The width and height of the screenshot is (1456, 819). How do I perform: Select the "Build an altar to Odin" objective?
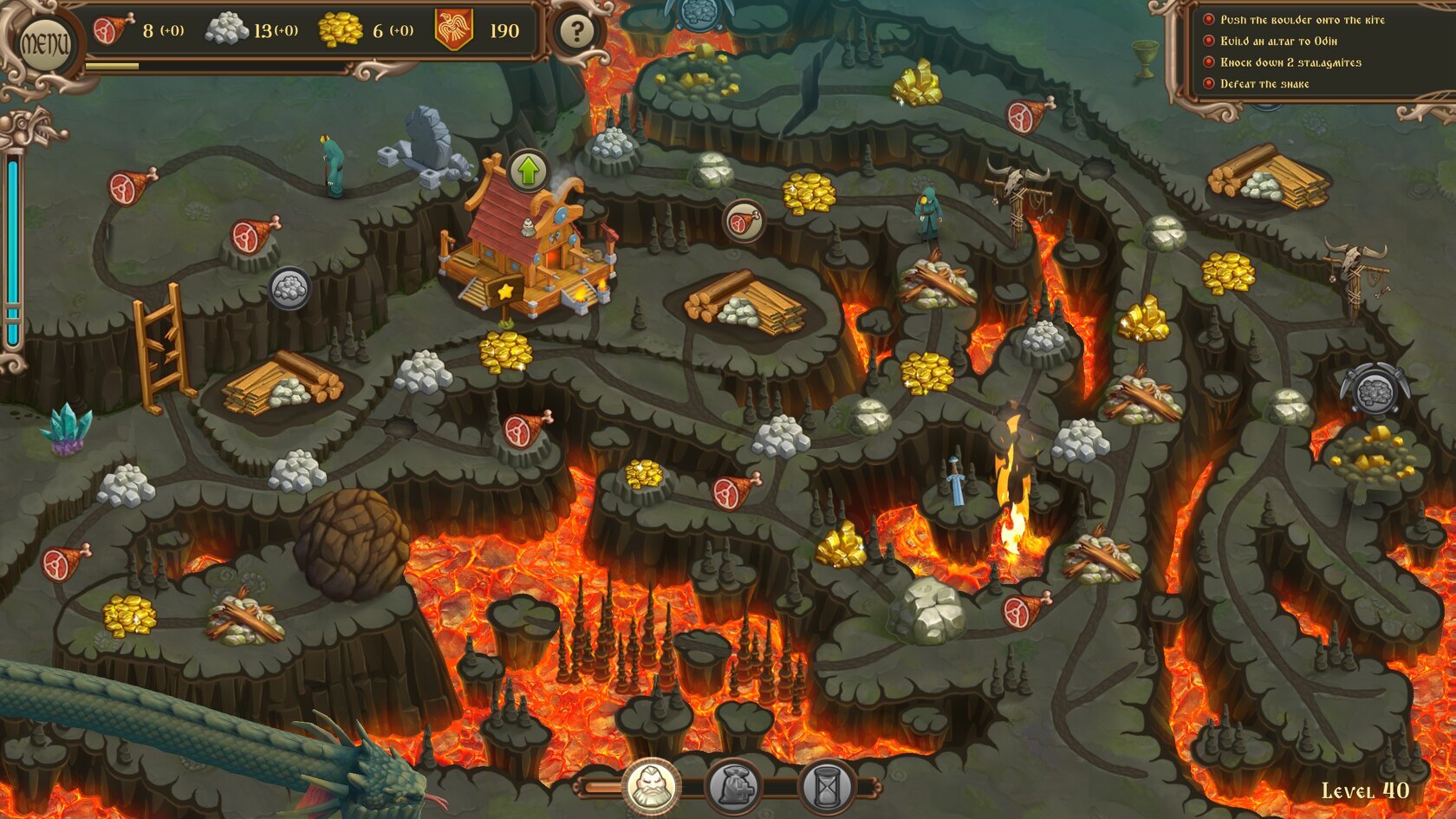(x=1278, y=41)
